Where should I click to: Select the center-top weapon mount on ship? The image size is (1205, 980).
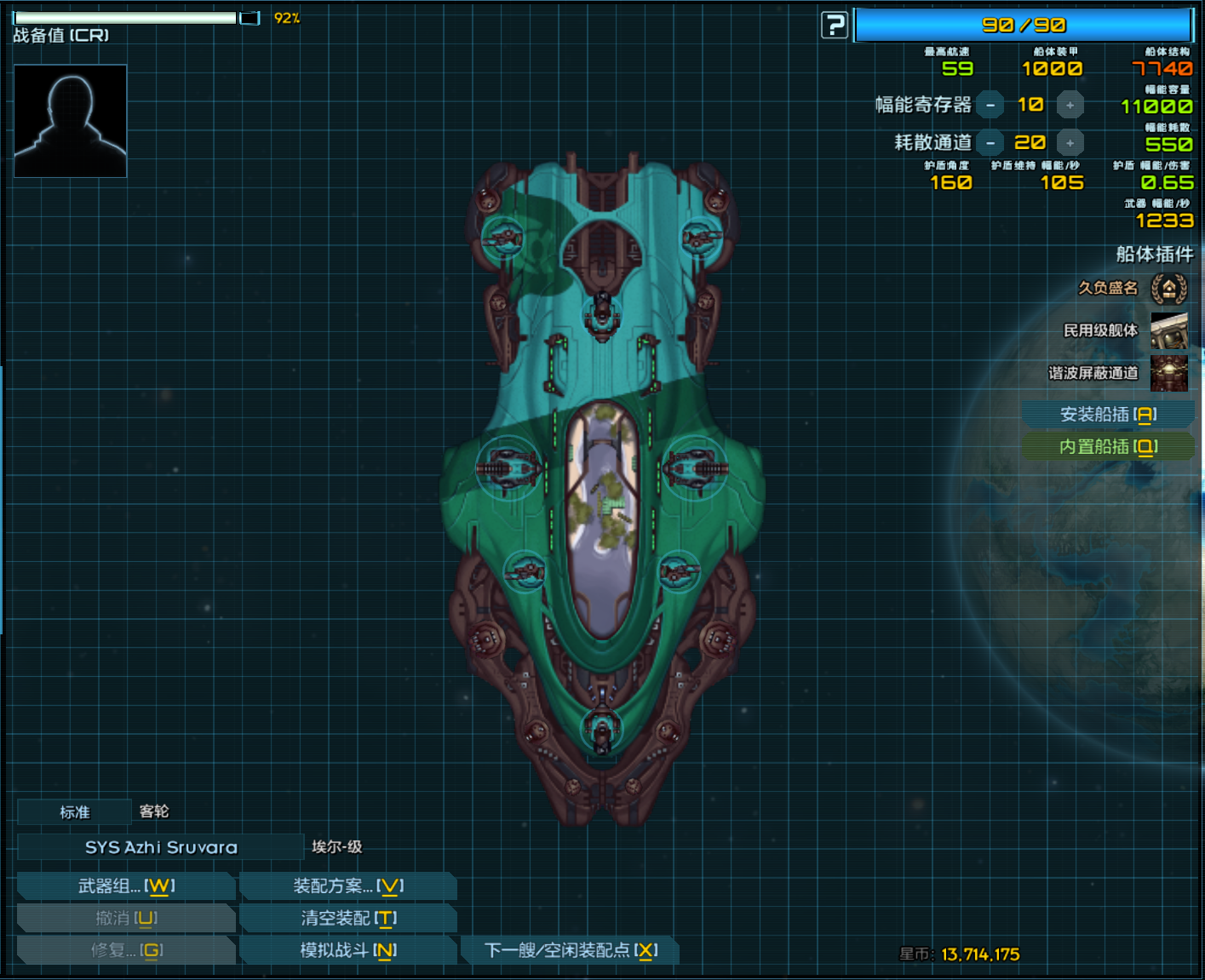(602, 312)
